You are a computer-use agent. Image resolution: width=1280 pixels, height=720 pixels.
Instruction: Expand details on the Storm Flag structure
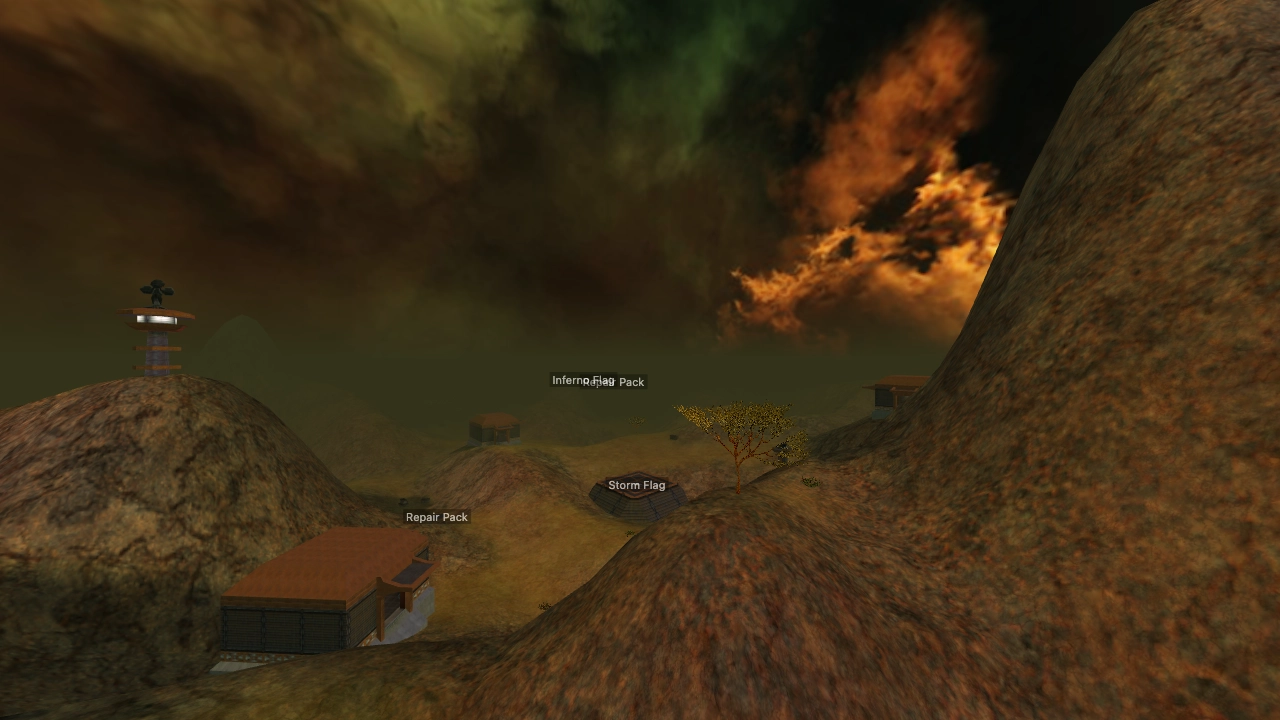click(637, 485)
